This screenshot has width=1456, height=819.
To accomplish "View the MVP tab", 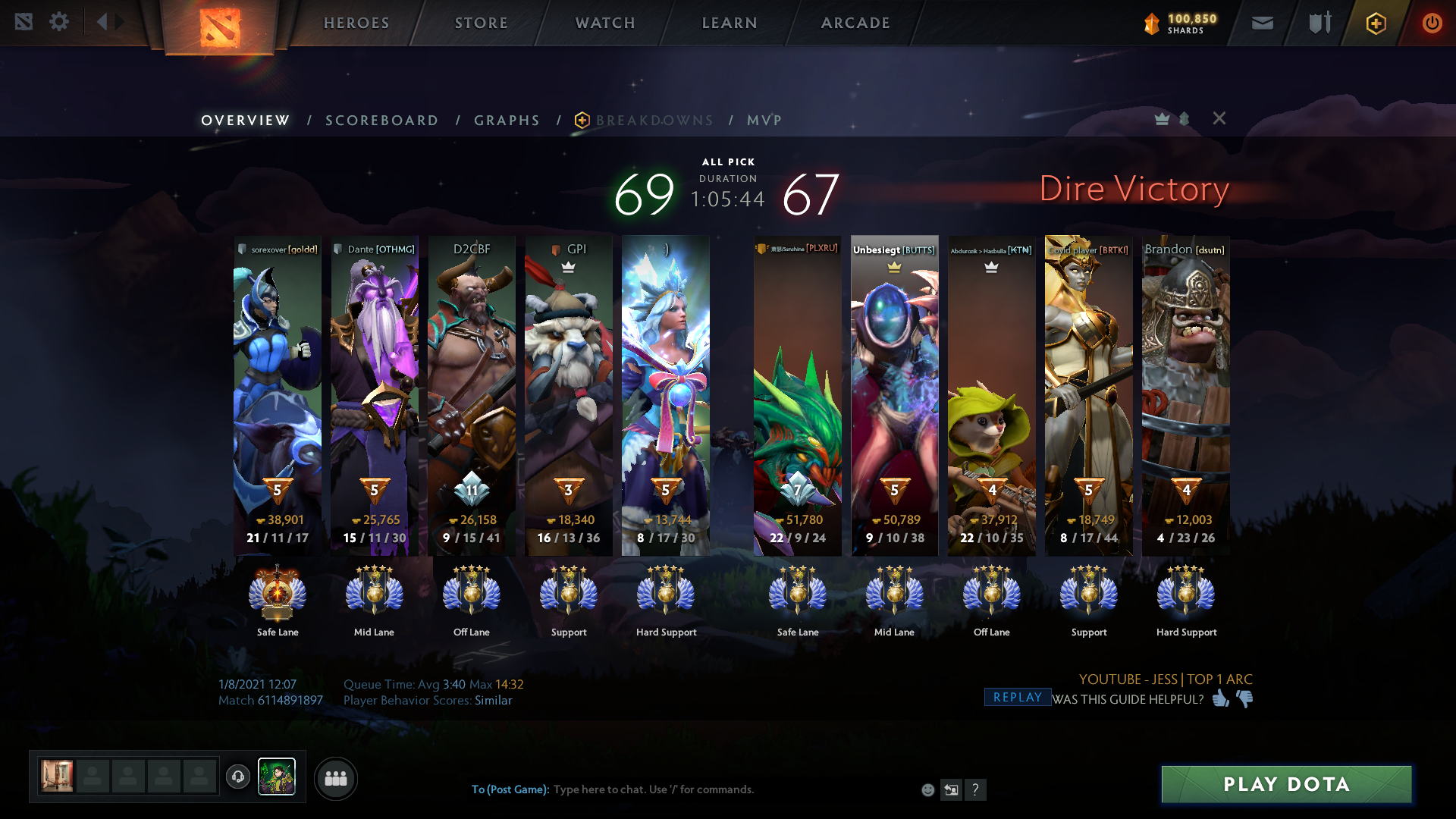I will click(x=764, y=121).
